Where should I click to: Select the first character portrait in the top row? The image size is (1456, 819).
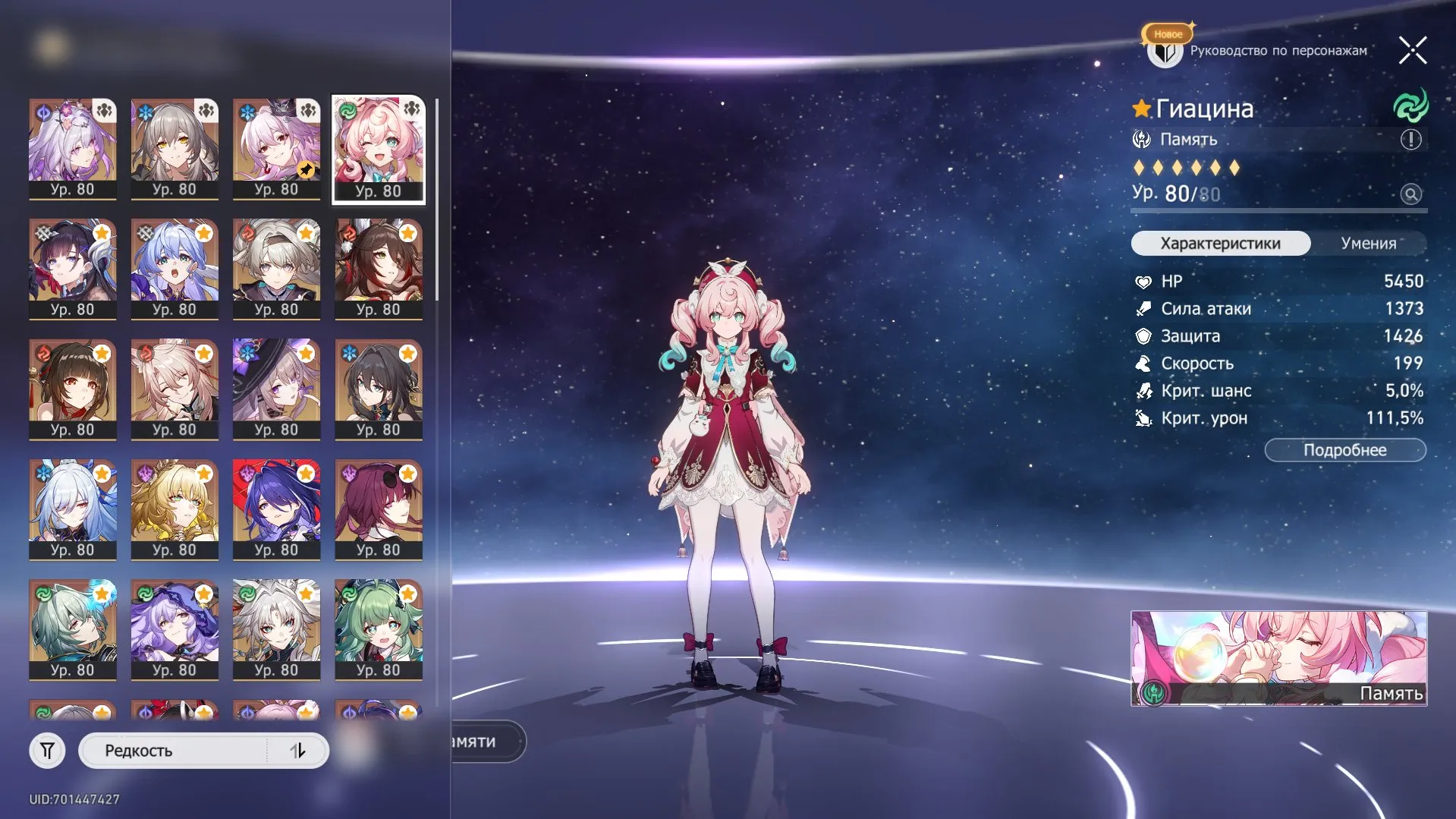(x=72, y=149)
